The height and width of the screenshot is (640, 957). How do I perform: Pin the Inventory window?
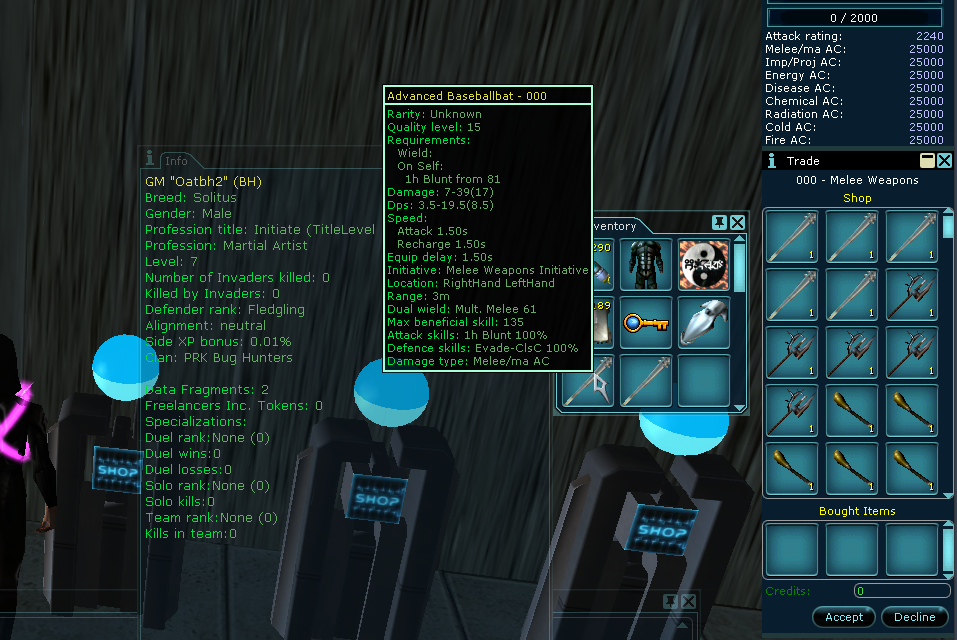(x=719, y=222)
